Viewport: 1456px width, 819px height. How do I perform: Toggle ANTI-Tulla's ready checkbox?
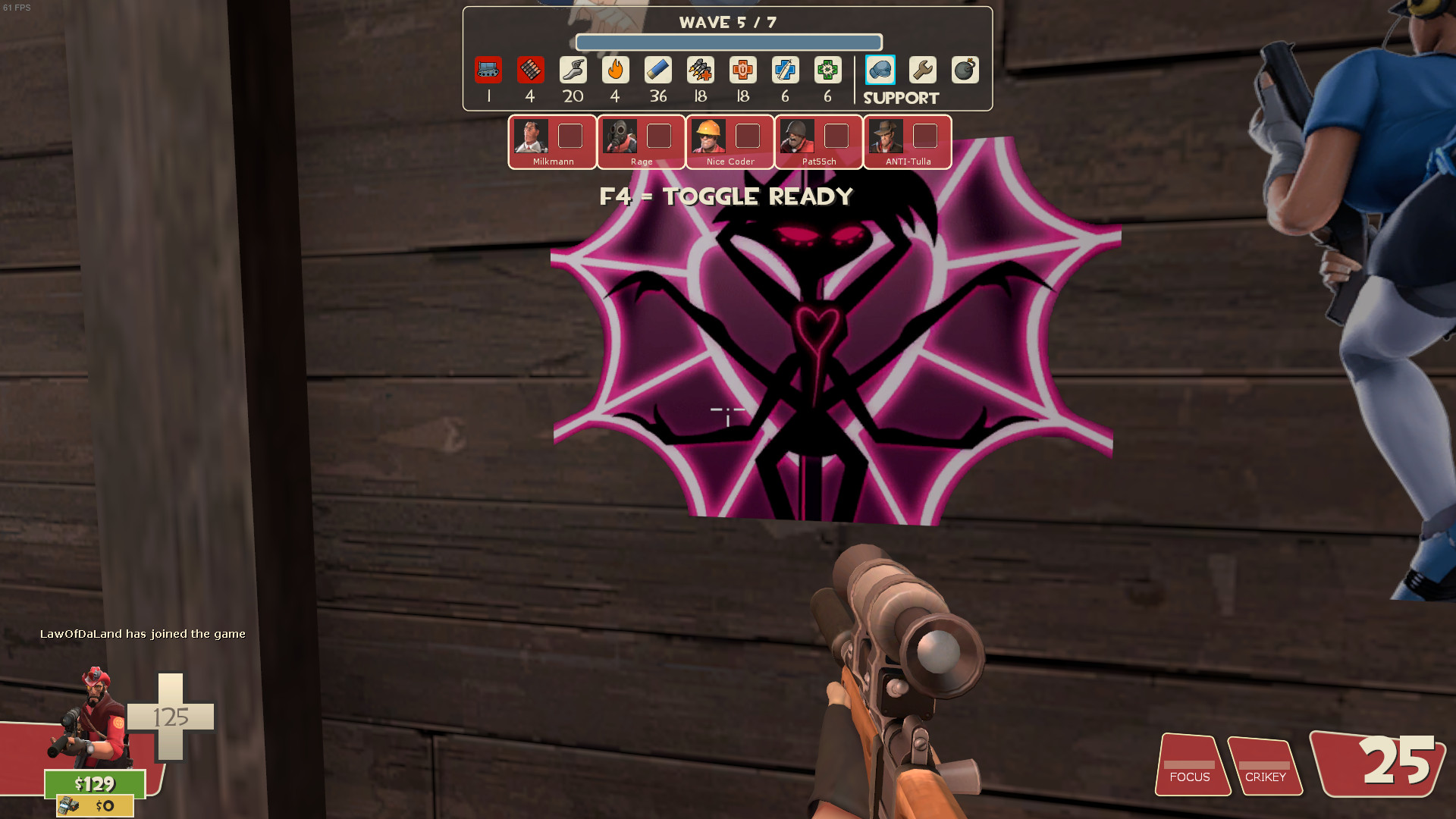tap(925, 136)
